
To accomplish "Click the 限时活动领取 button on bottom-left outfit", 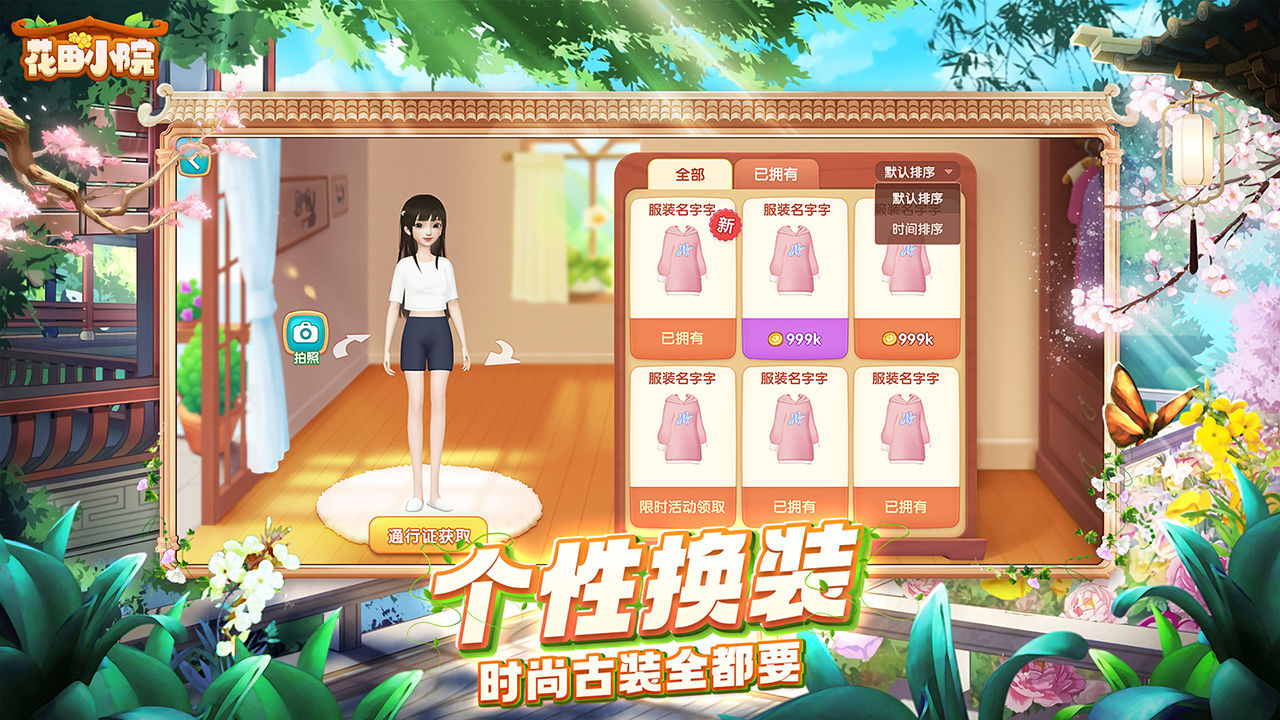I will coord(681,504).
